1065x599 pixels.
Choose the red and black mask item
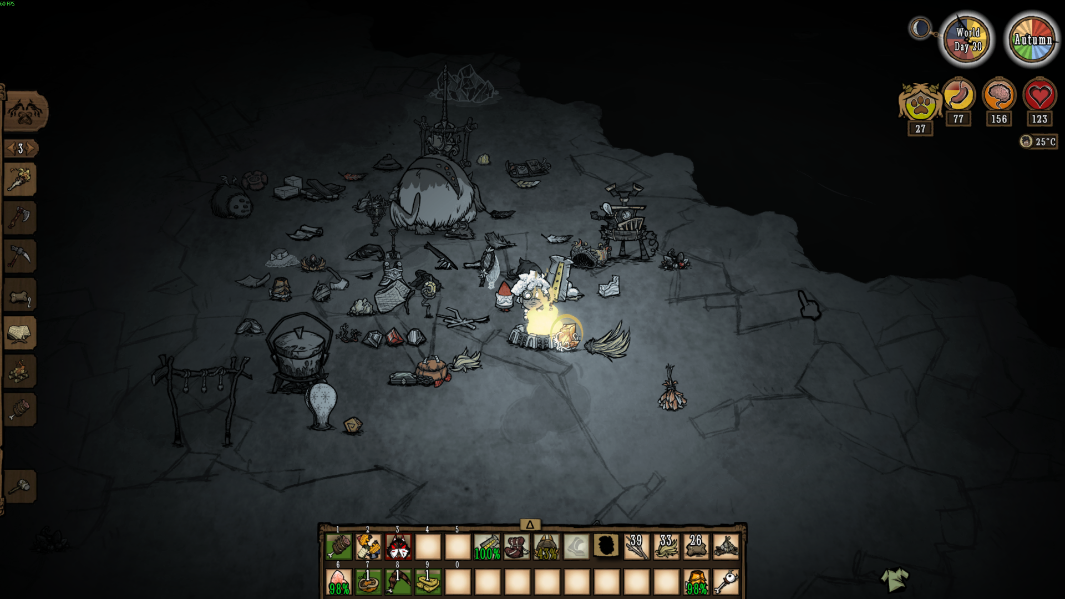398,547
